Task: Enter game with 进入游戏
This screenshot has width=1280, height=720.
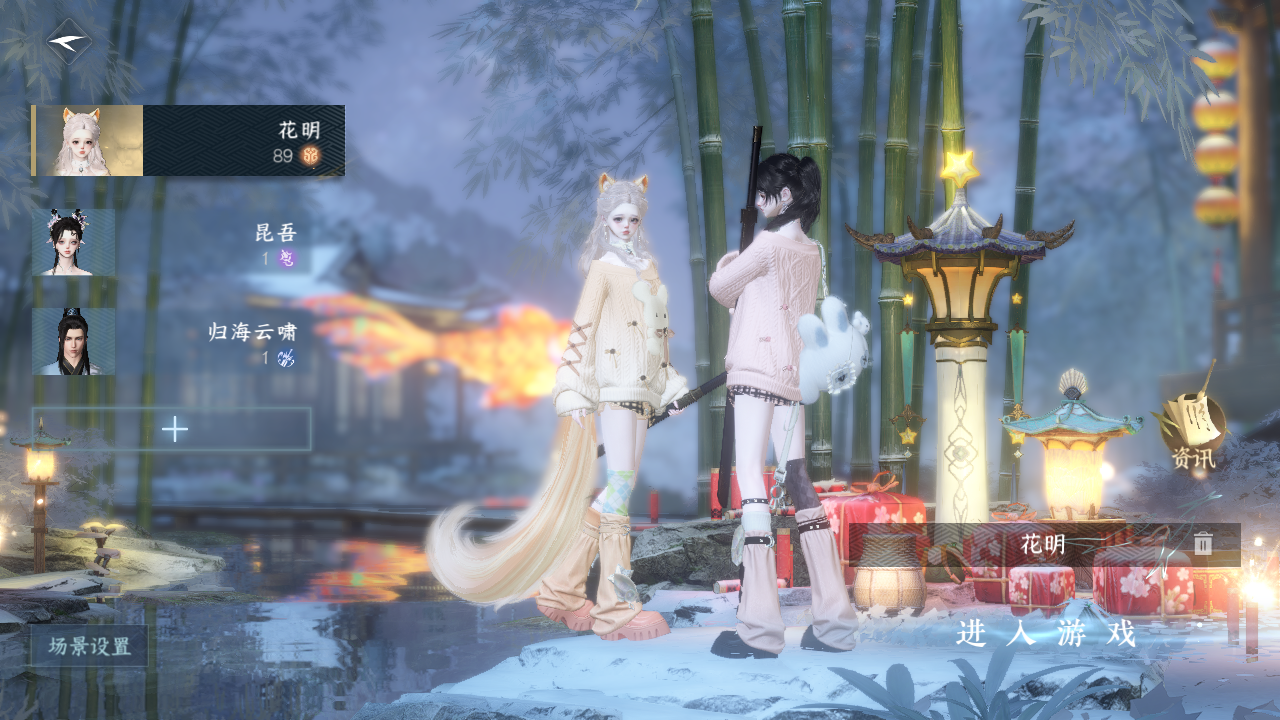Action: pos(1046,633)
